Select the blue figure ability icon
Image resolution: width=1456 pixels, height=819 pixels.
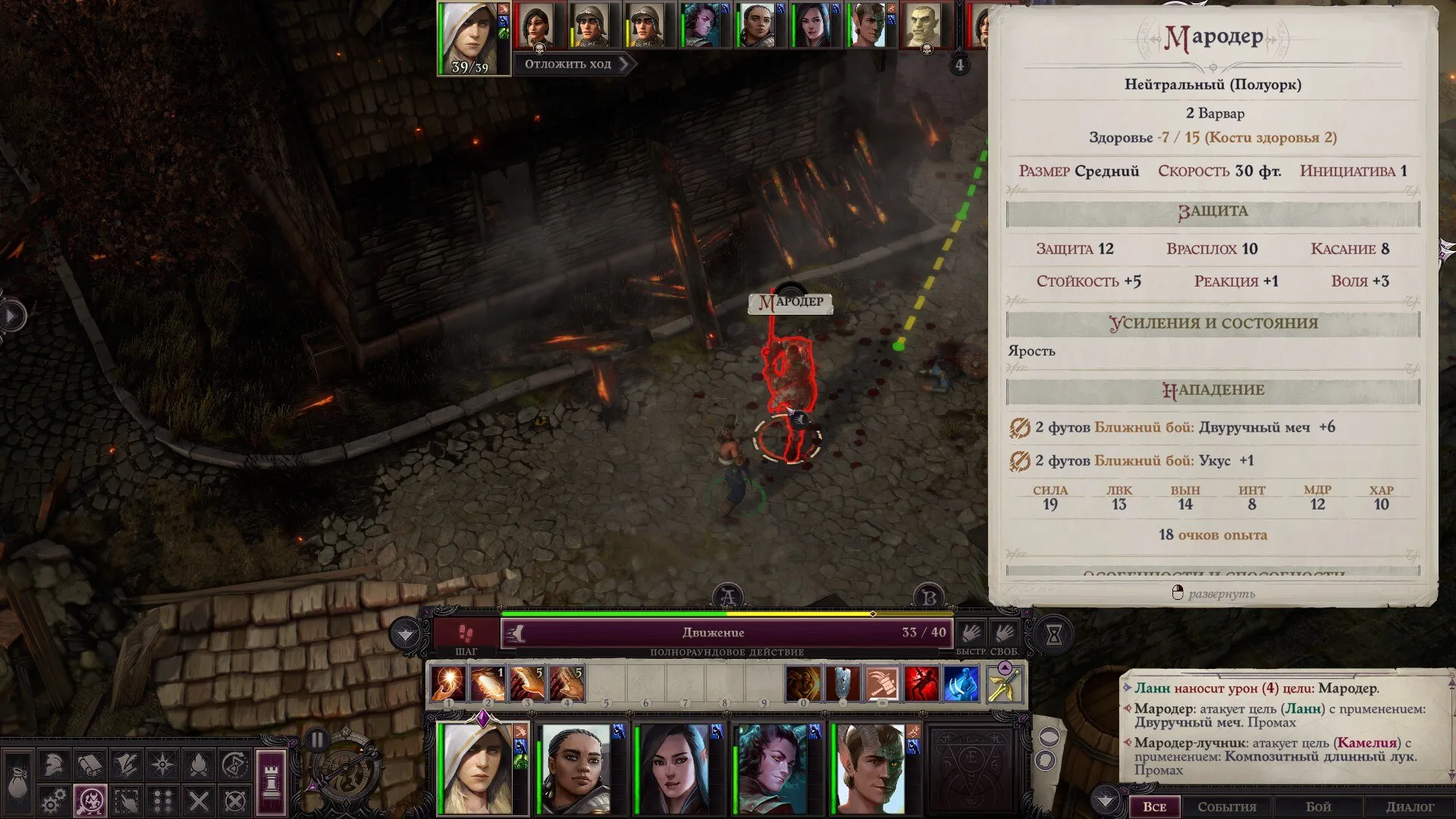click(x=961, y=683)
